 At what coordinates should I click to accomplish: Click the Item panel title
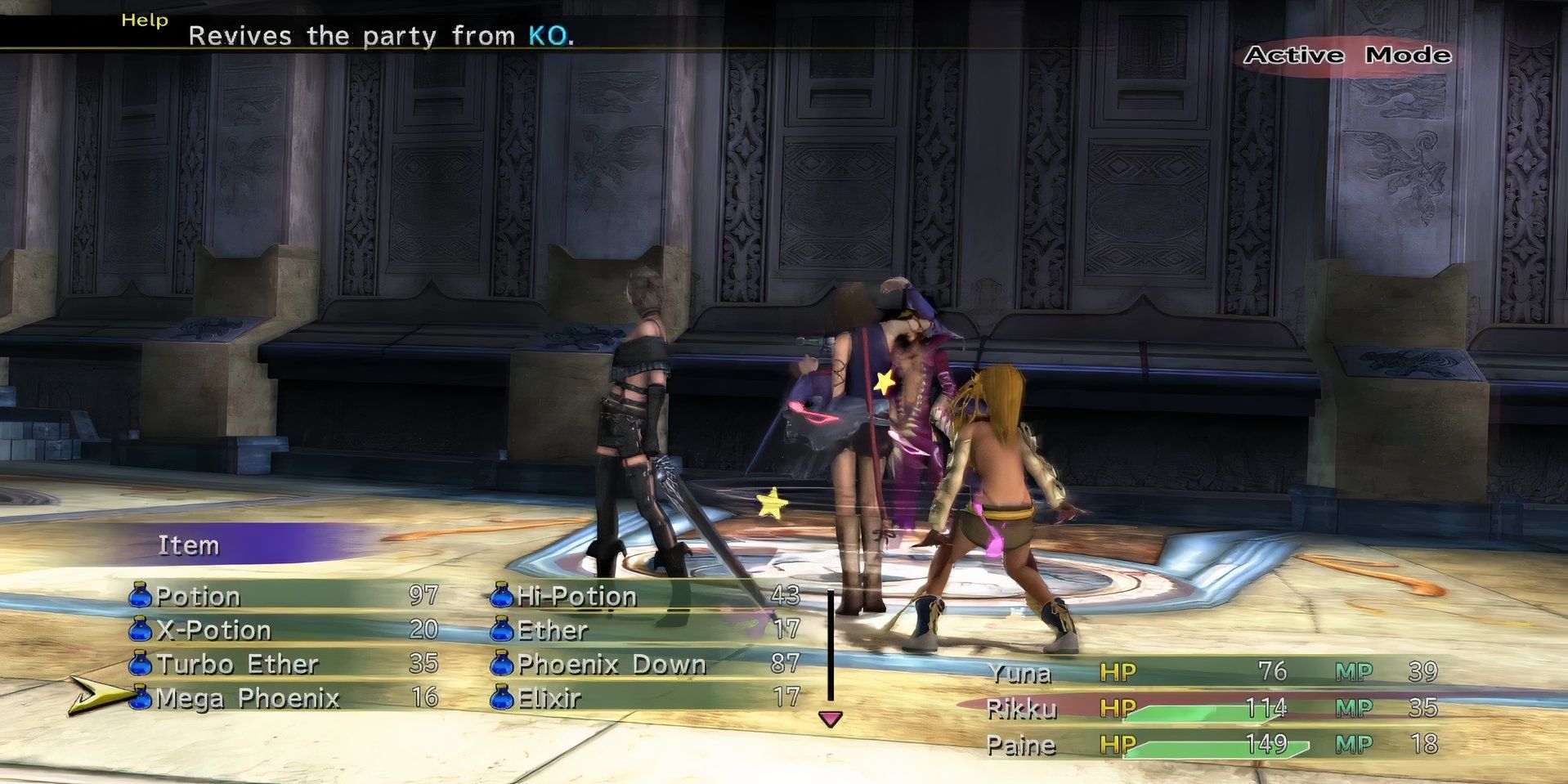tap(190, 544)
